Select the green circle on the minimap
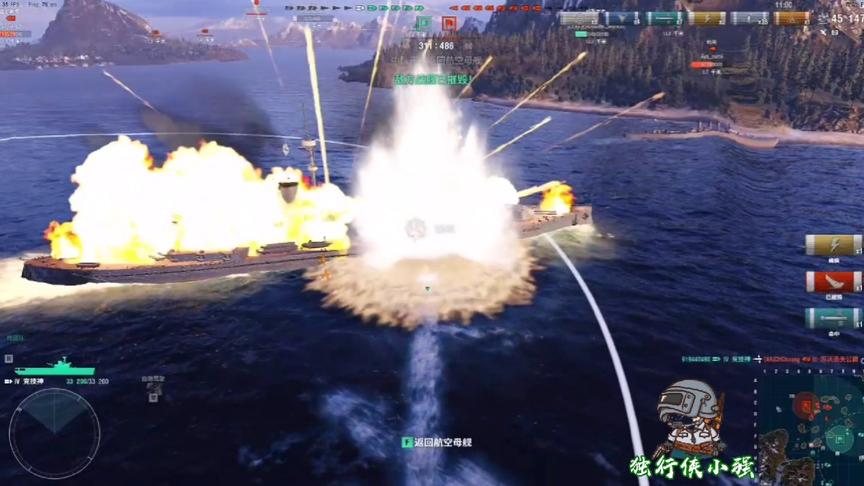 click(x=840, y=437)
